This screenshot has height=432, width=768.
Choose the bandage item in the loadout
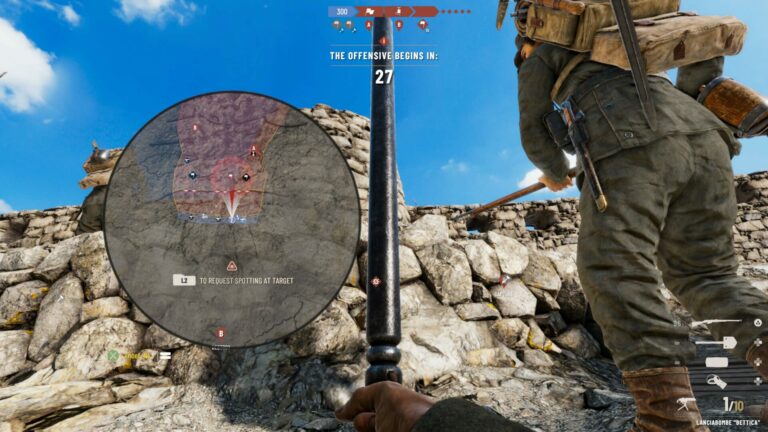(716, 361)
